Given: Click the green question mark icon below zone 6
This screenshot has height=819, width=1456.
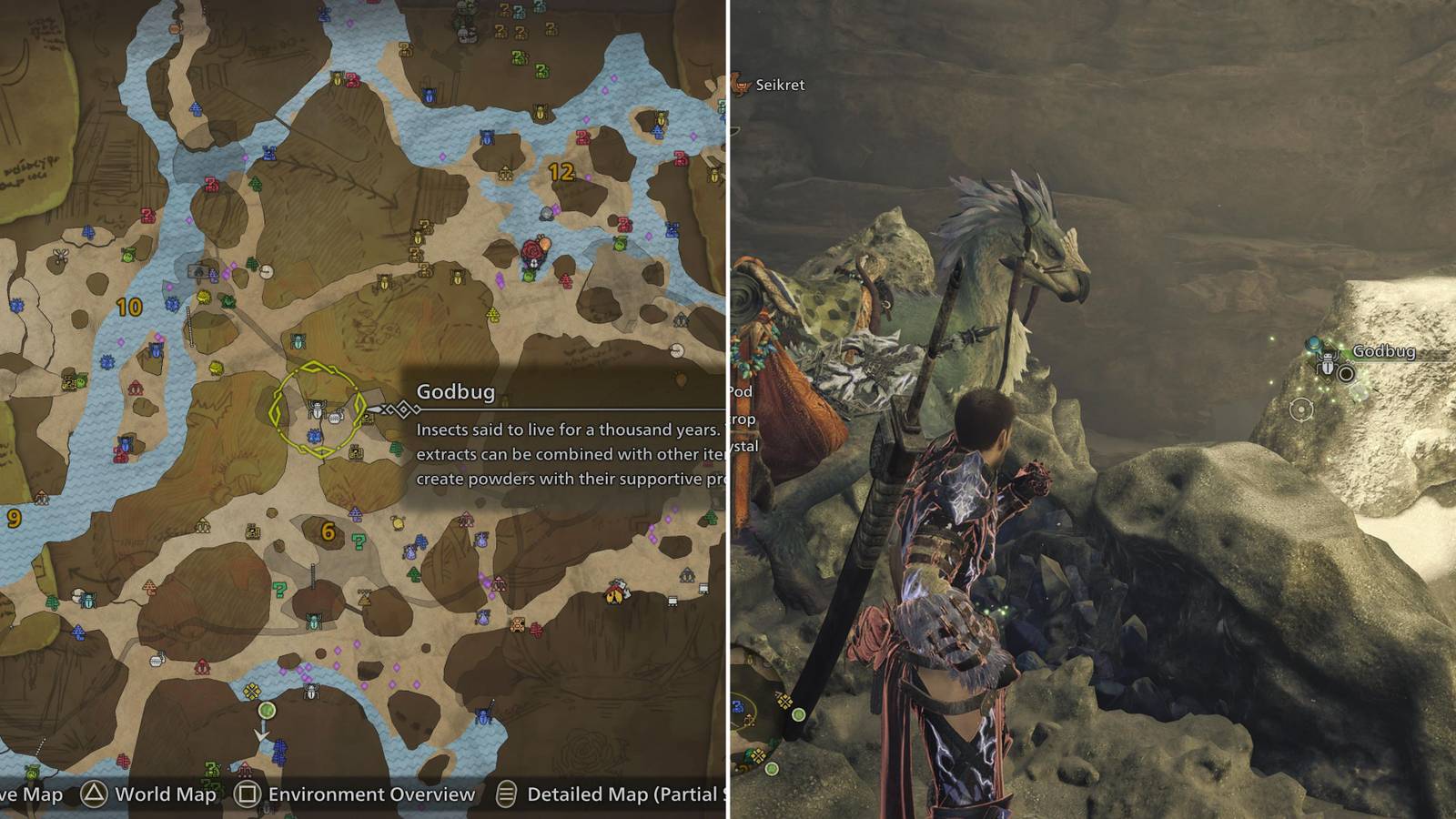Looking at the screenshot, I should (x=279, y=591).
